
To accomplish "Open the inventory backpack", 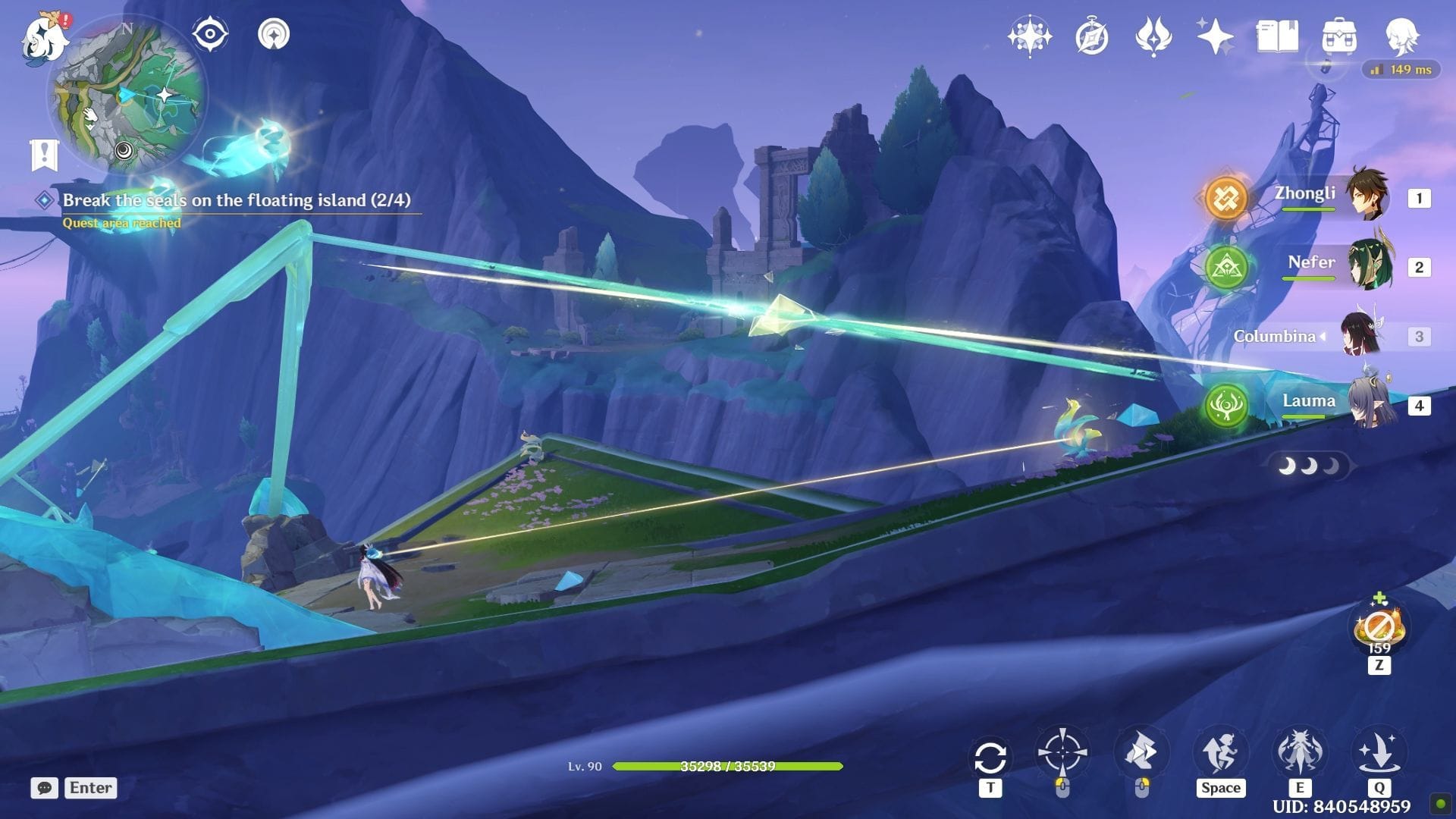I will pyautogui.click(x=1338, y=36).
